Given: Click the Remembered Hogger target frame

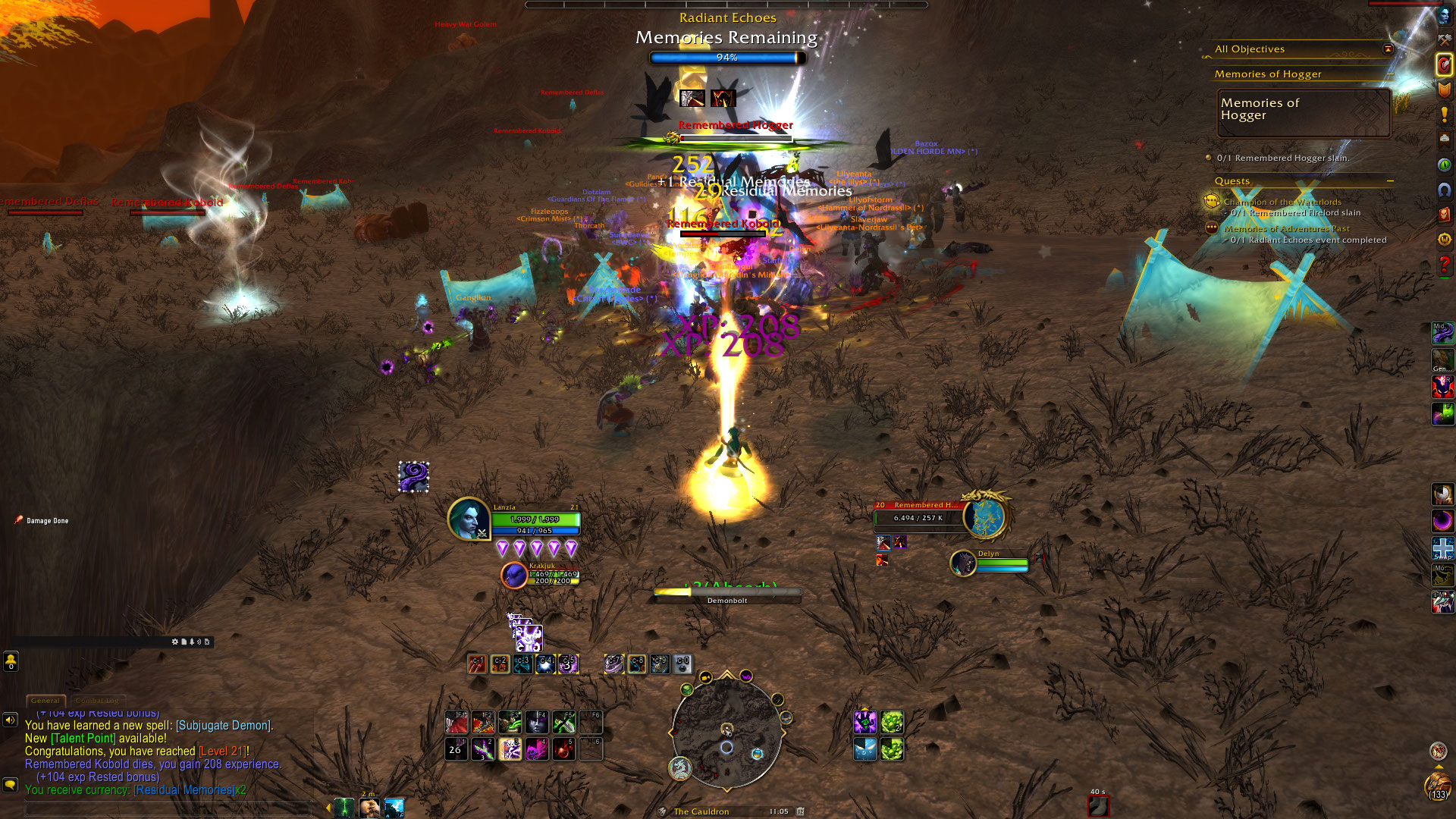Looking at the screenshot, I should pyautogui.click(x=919, y=516).
